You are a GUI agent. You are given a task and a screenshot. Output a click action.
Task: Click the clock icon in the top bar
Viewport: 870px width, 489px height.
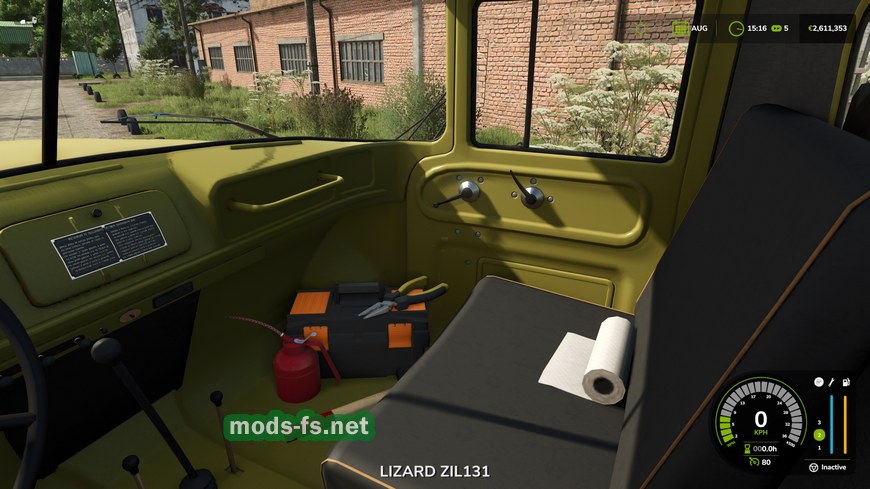click(x=737, y=28)
